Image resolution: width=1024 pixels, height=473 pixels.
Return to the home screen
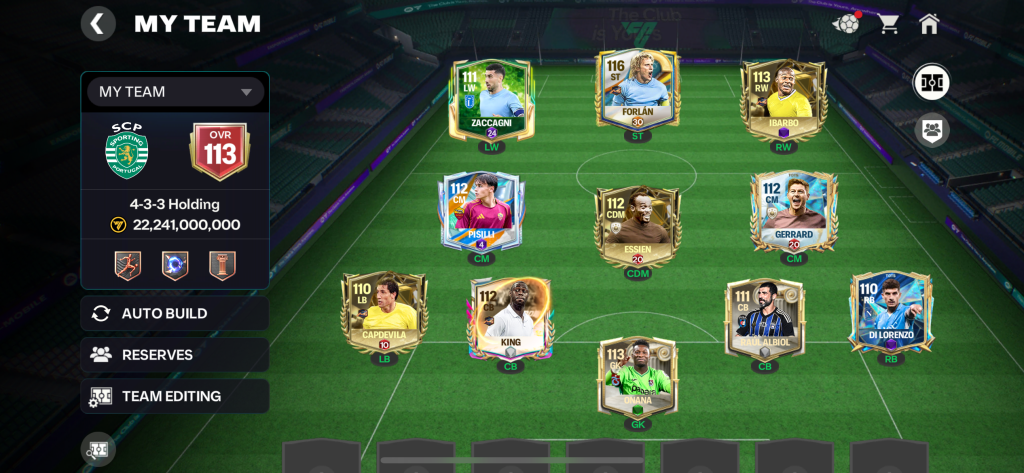pos(929,24)
